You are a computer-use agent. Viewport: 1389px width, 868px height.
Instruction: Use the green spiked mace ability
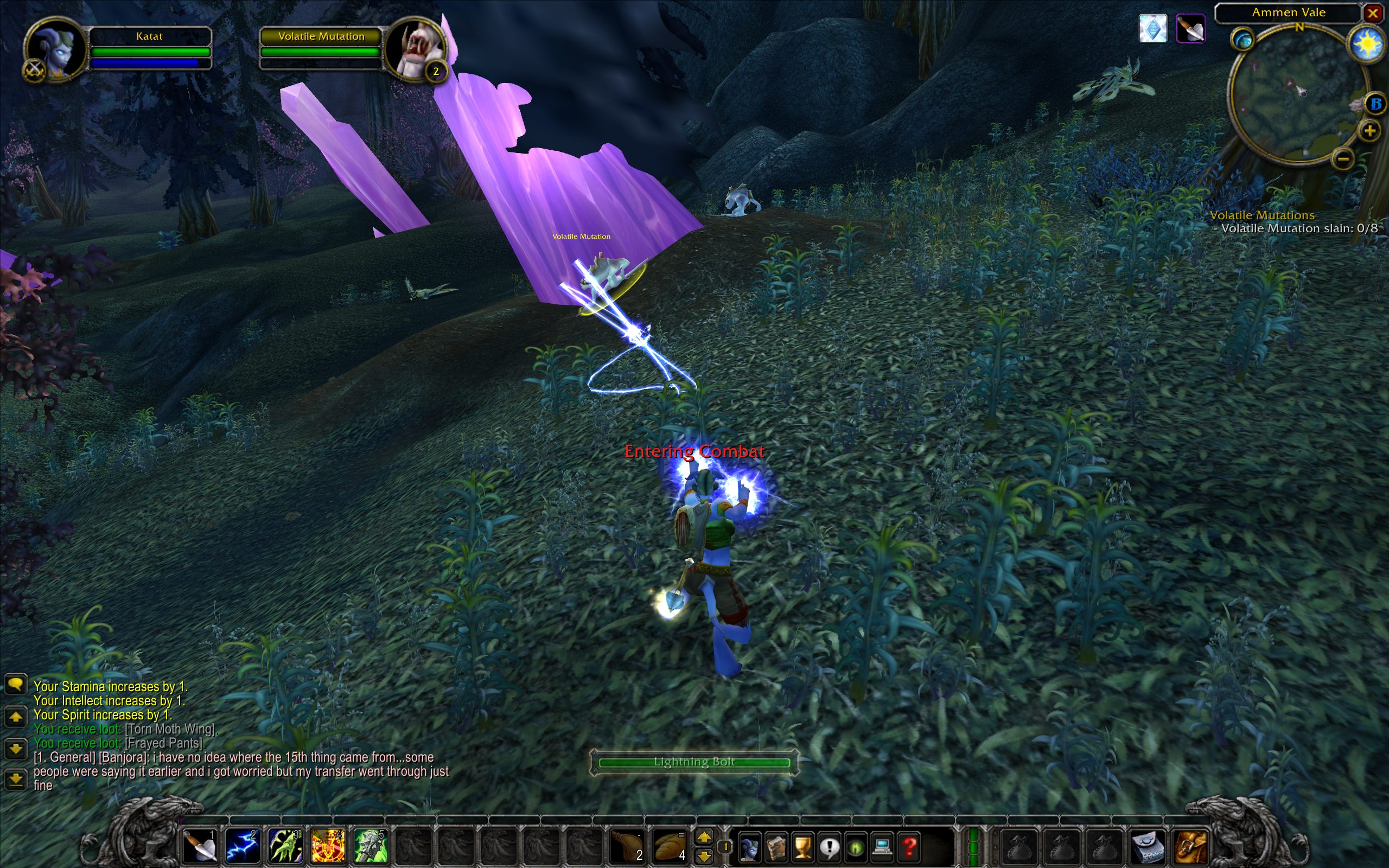click(x=369, y=846)
